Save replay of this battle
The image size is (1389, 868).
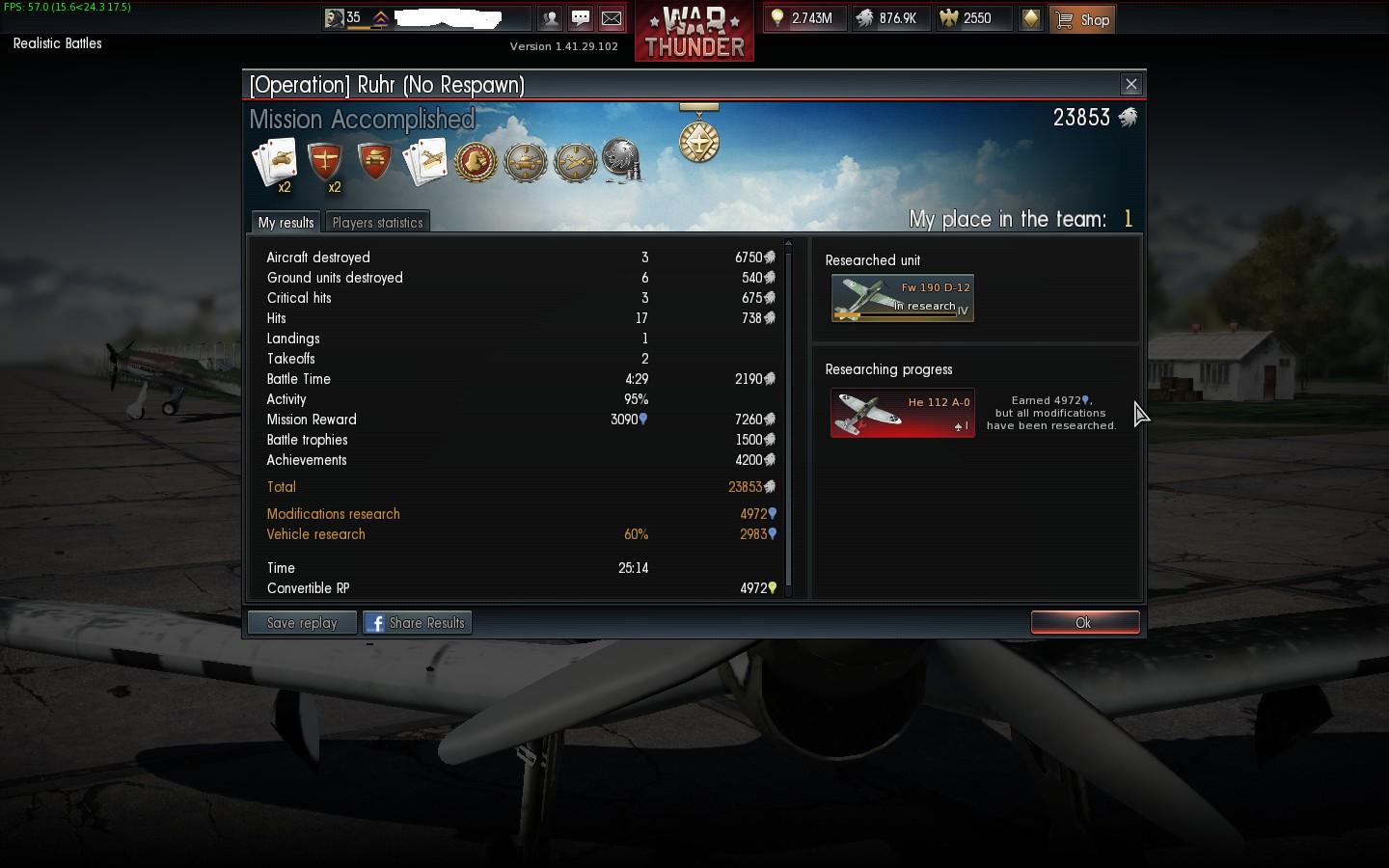click(302, 623)
